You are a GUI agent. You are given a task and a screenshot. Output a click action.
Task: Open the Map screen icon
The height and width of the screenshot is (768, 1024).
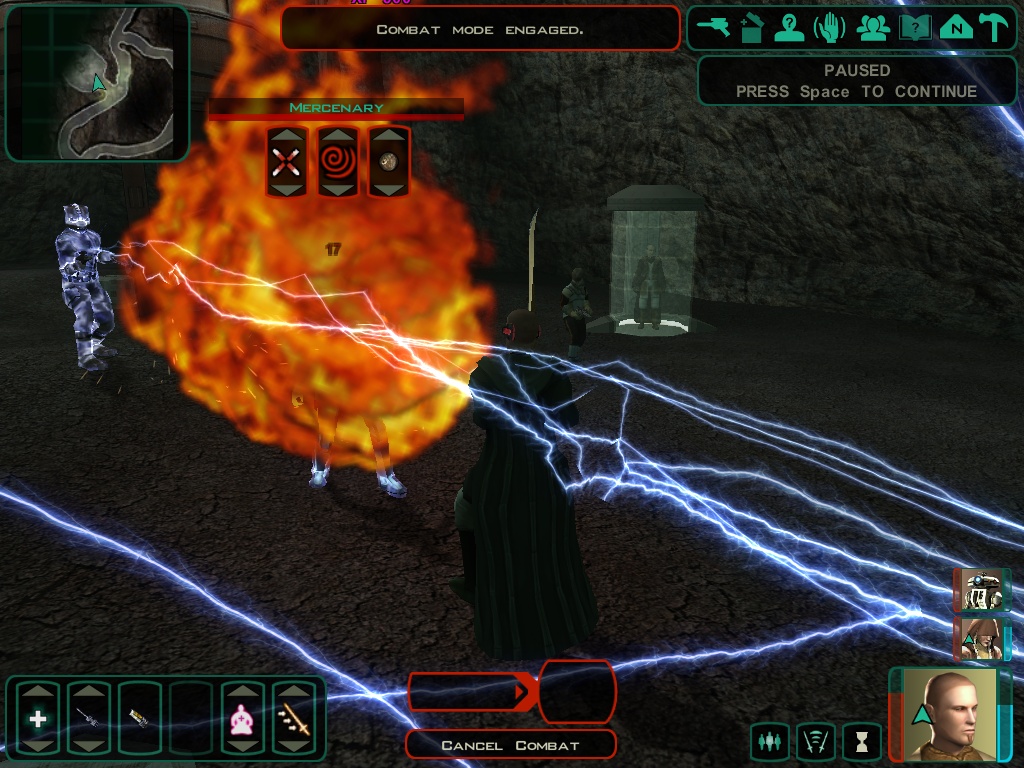(x=955, y=28)
